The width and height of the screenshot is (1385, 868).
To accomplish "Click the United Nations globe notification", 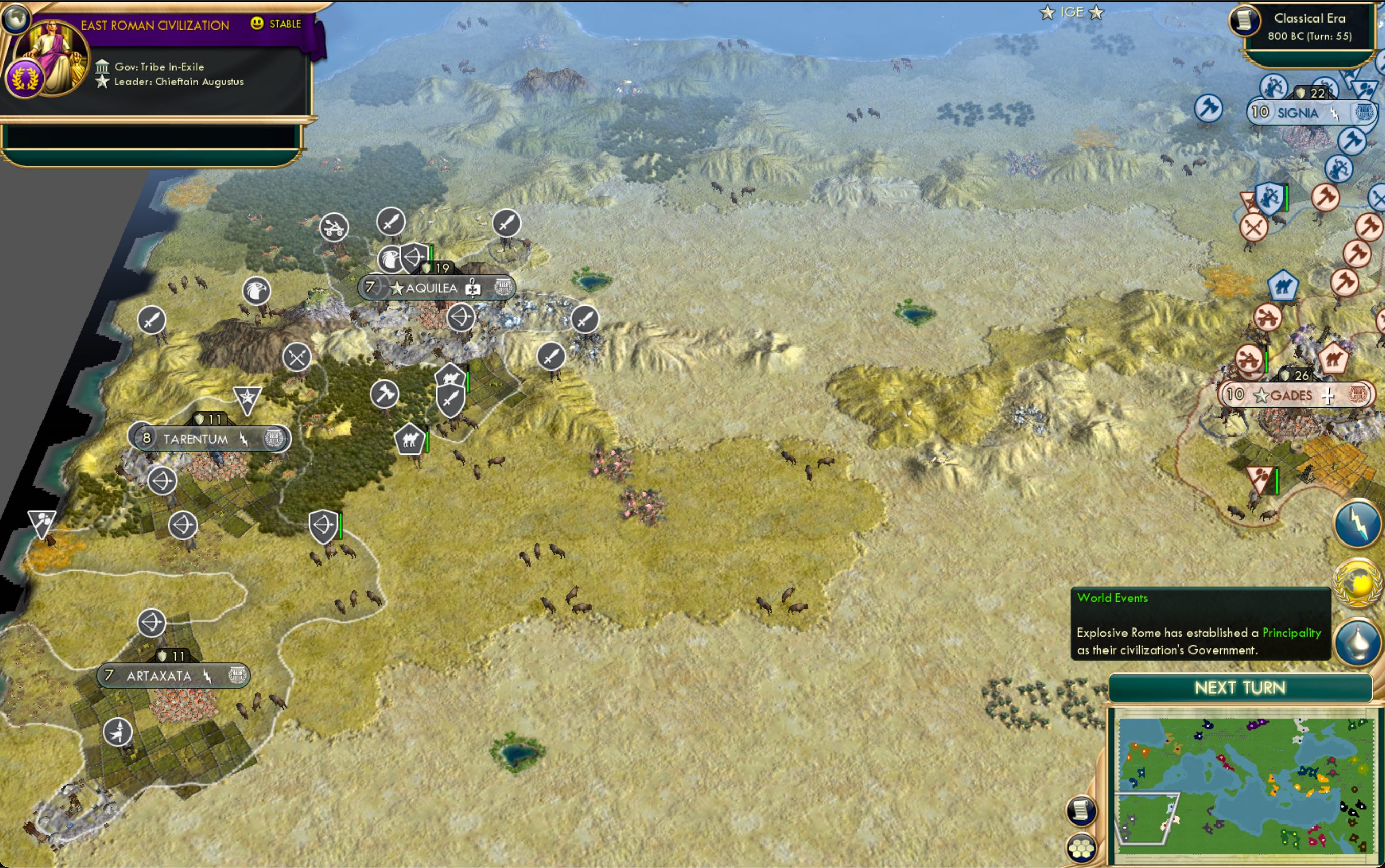I will pos(1357,584).
